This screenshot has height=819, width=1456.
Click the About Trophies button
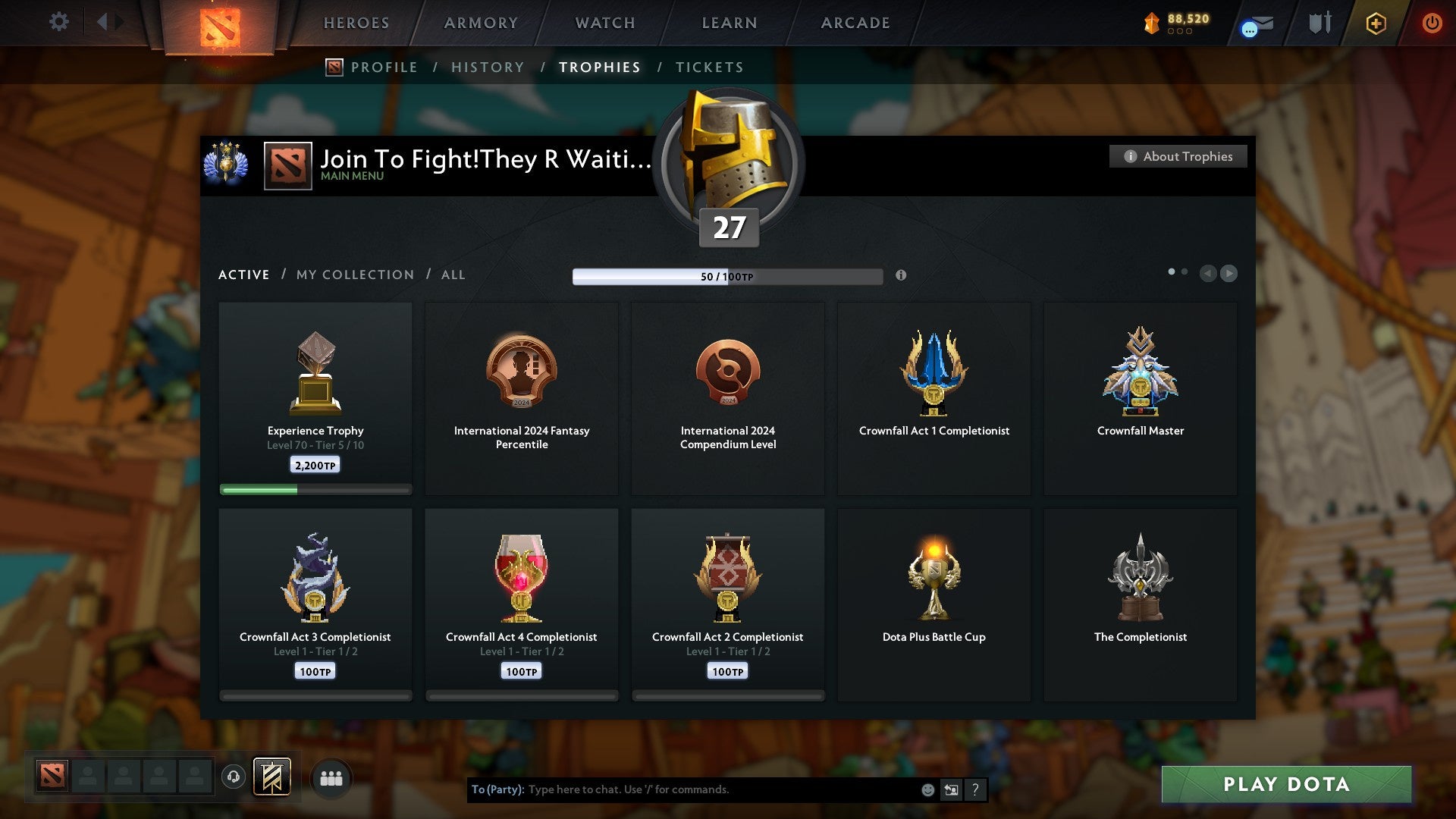pos(1177,156)
